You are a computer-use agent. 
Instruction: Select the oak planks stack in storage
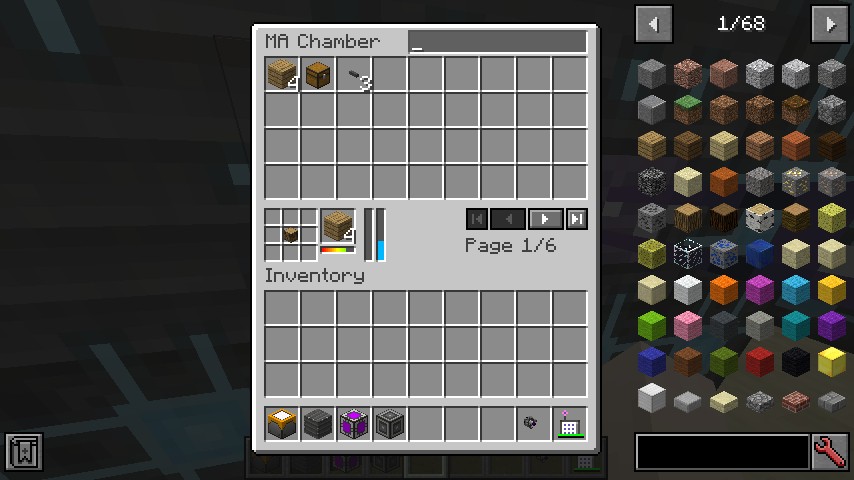click(x=281, y=75)
